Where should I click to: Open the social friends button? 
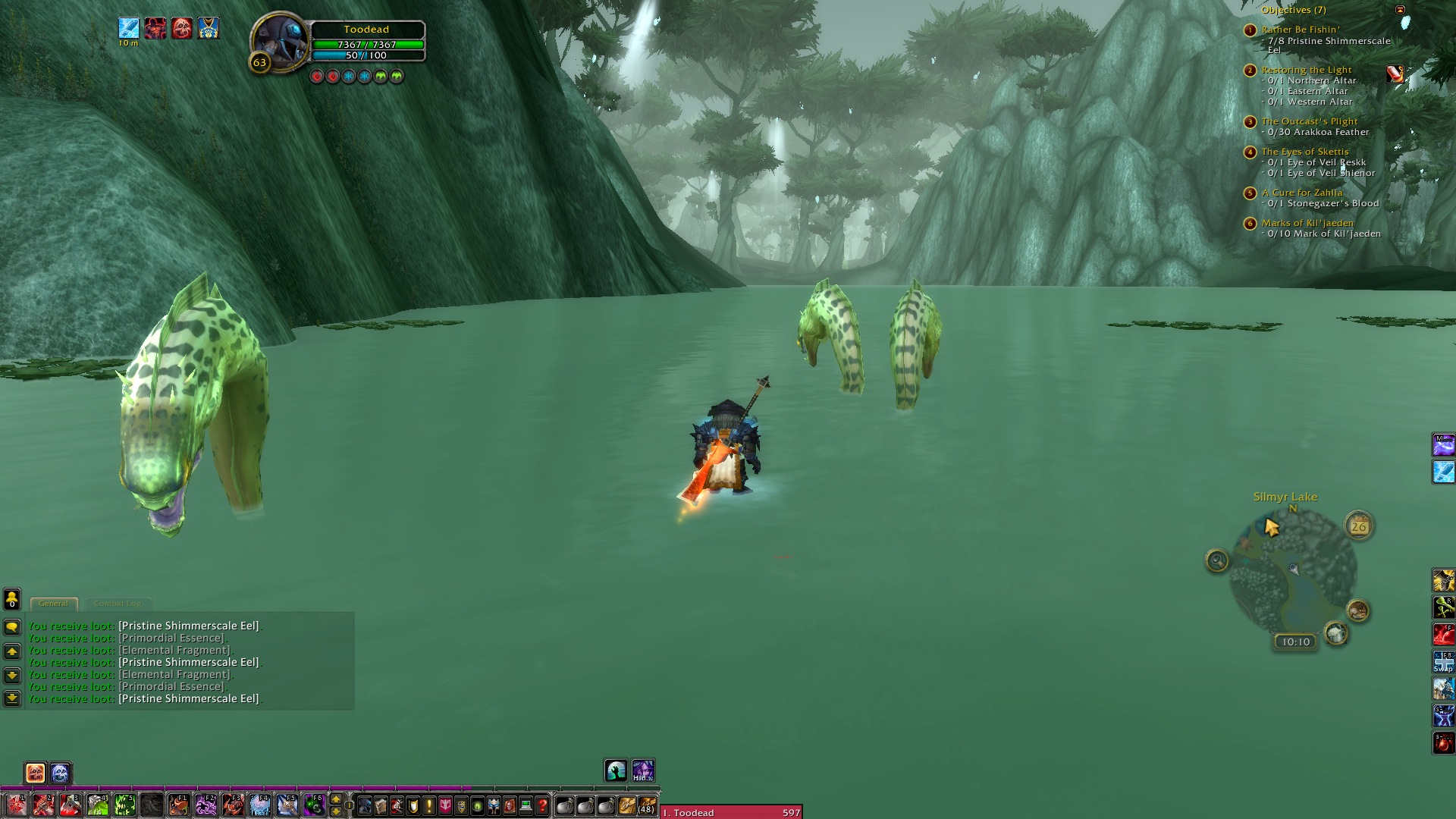(x=12, y=600)
